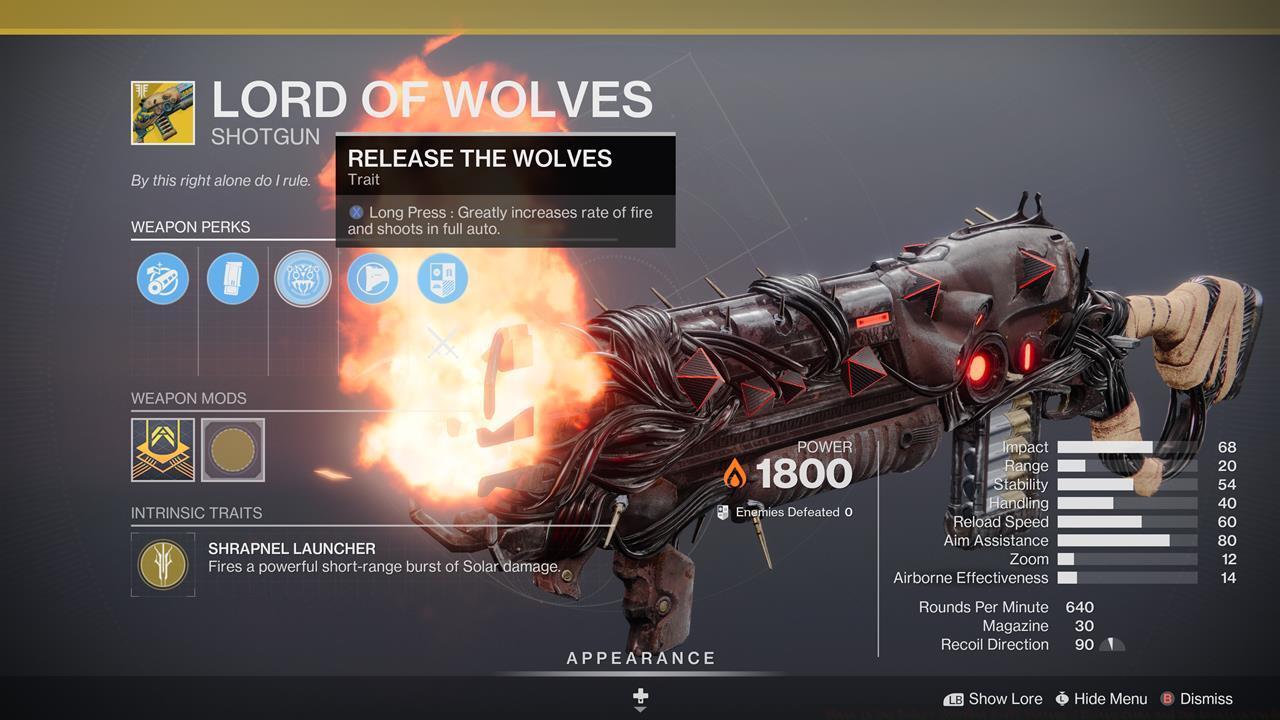Viewport: 1280px width, 720px height.
Task: Select the barrel perk icon
Action: click(162, 279)
